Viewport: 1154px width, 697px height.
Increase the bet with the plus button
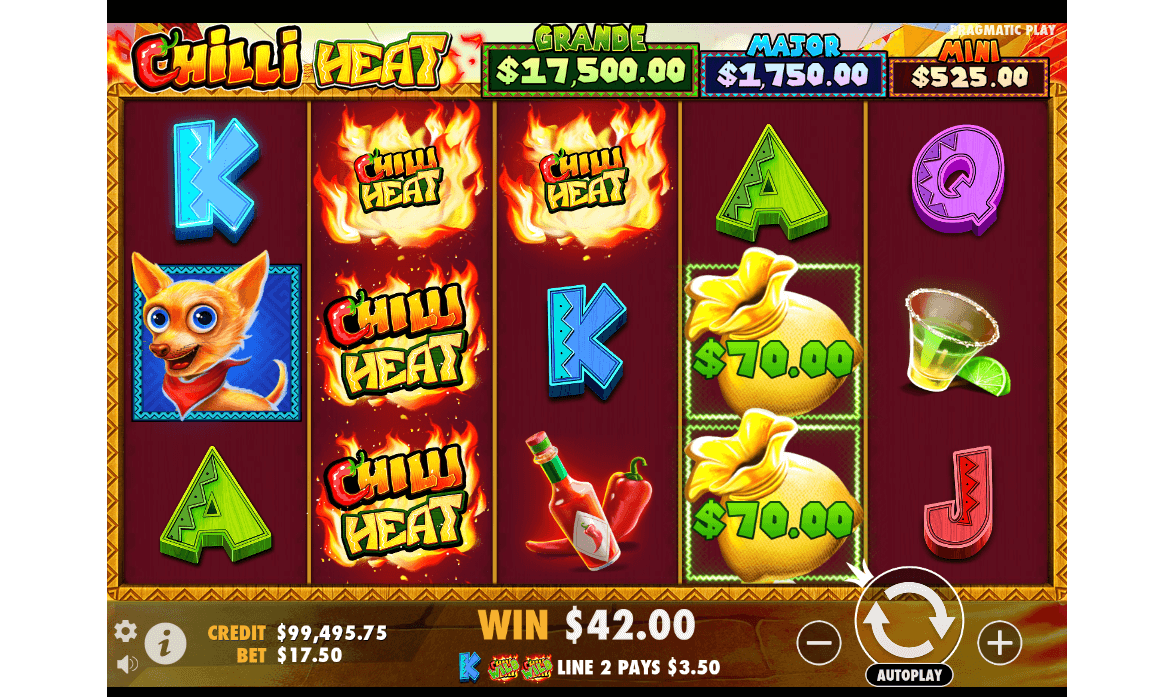click(x=999, y=643)
